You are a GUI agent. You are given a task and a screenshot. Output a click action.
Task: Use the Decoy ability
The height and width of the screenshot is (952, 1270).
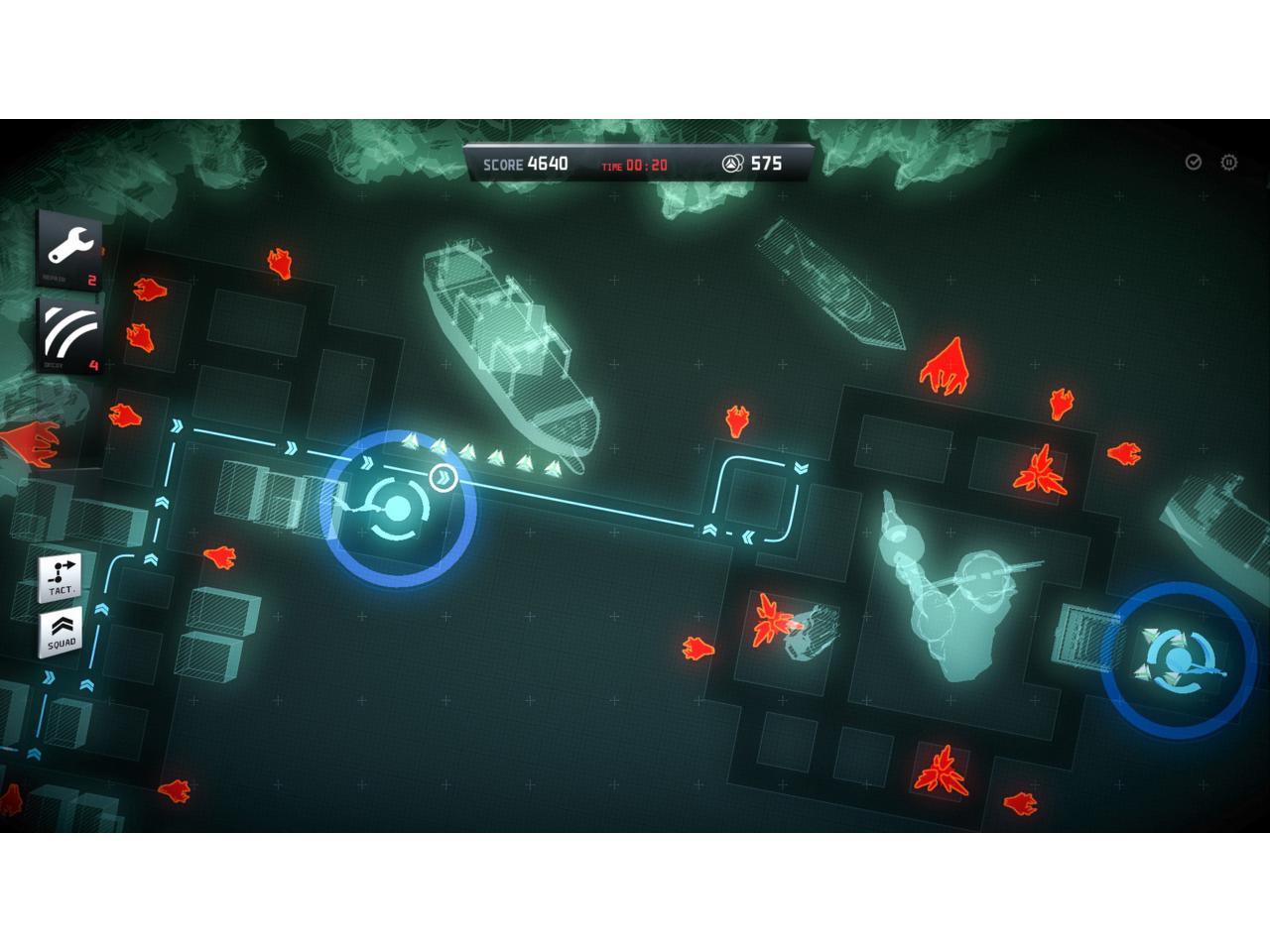[x=70, y=333]
